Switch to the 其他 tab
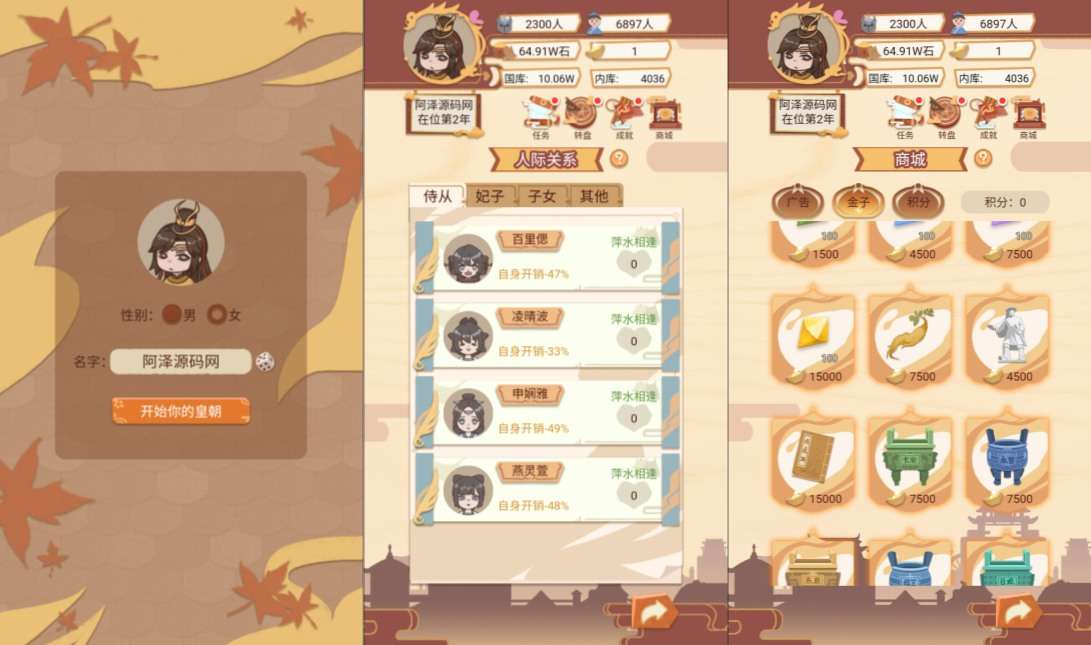This screenshot has width=1091, height=645. 594,196
